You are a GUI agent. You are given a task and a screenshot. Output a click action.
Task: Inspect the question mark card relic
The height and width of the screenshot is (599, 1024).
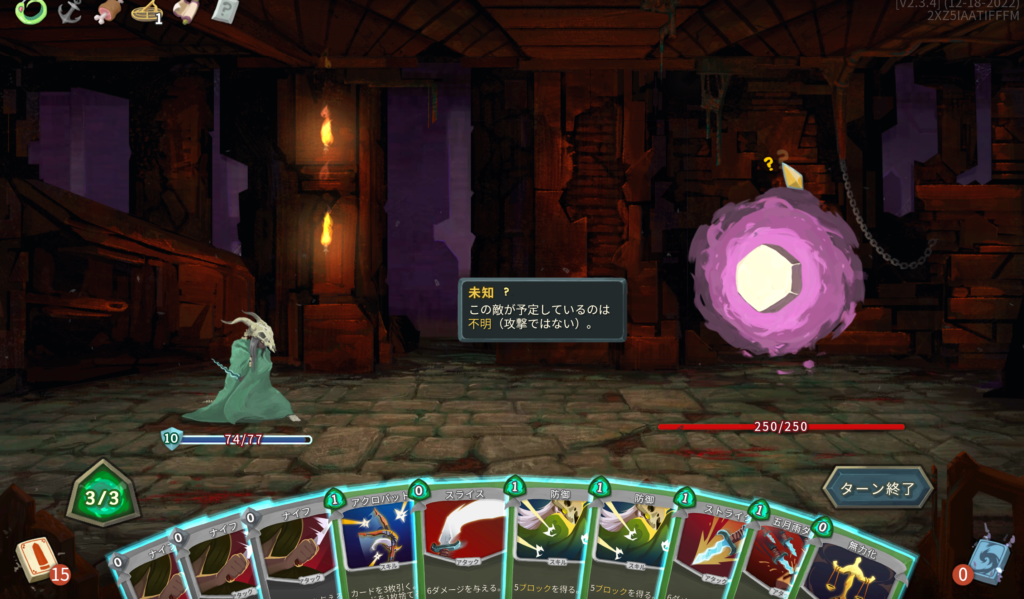[225, 11]
